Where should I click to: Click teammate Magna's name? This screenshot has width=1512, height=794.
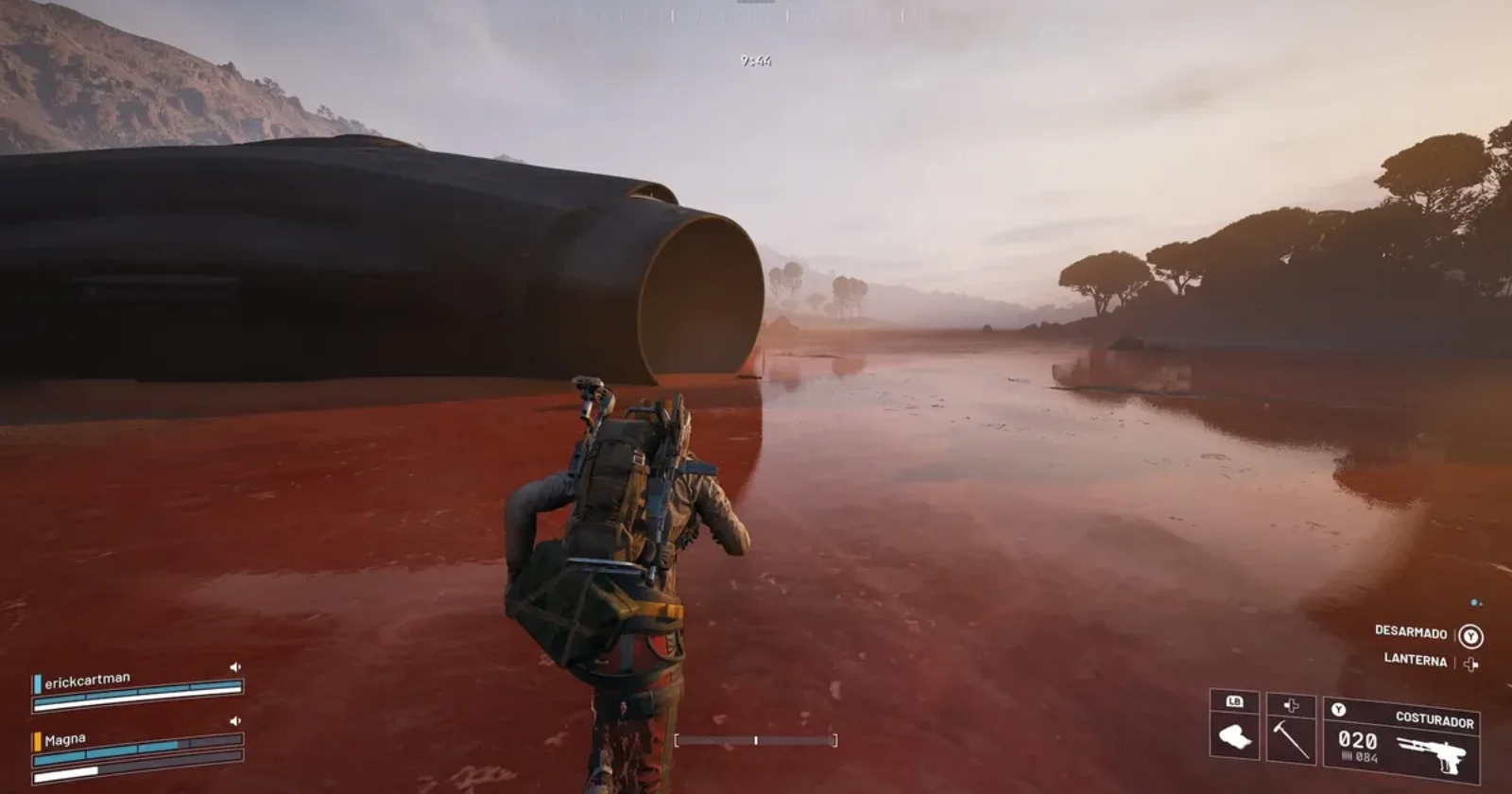click(x=65, y=739)
